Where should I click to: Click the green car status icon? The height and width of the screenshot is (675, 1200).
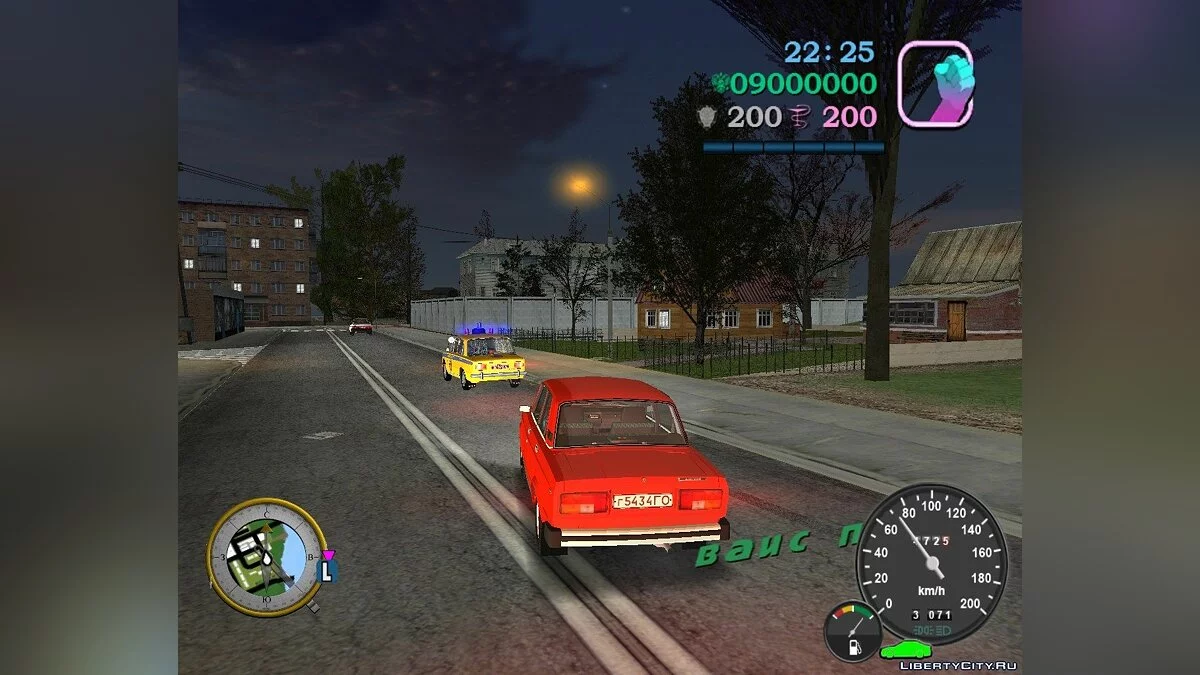905,649
